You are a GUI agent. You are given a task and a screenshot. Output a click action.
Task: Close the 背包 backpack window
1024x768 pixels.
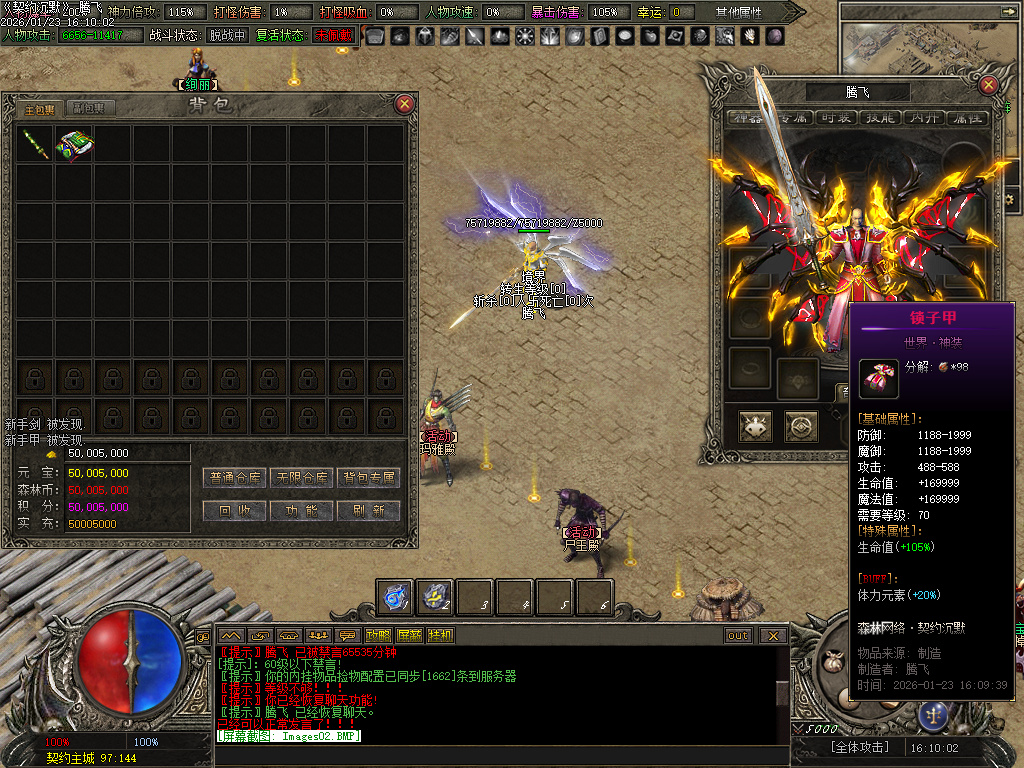404,103
